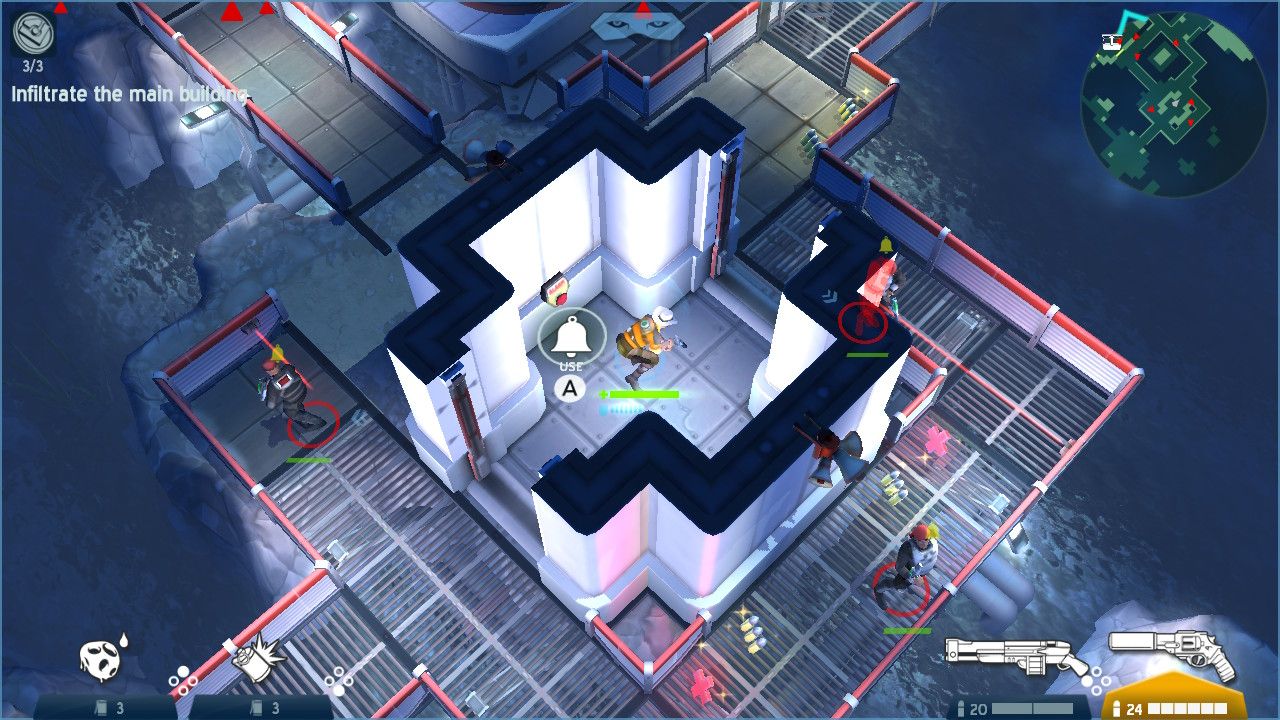Toggle the fire alarm box on the wall
1280x720 pixels.
pyautogui.click(x=557, y=289)
